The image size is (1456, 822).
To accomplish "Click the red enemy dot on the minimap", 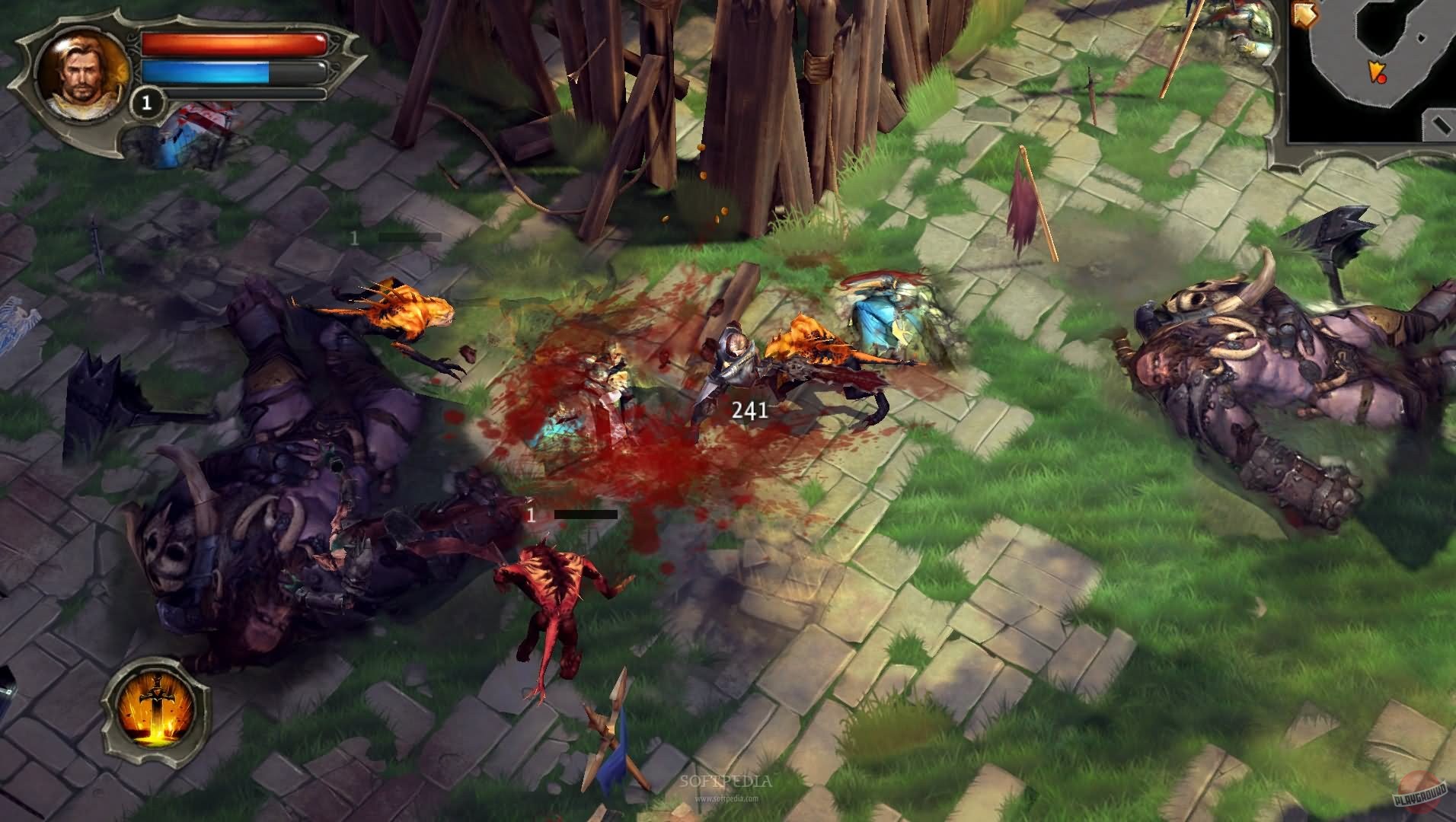I will (x=1381, y=79).
